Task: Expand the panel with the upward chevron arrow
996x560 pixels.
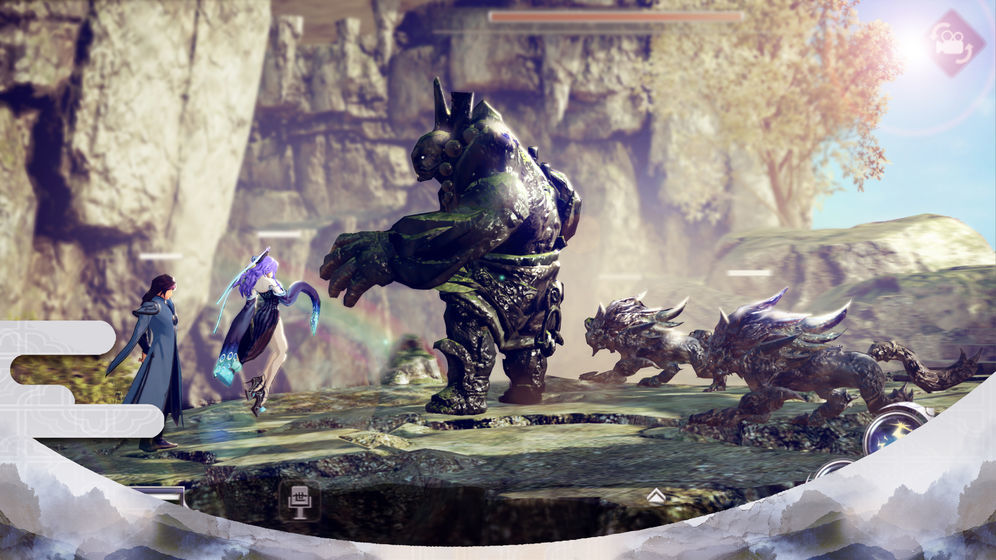Action: click(x=655, y=495)
